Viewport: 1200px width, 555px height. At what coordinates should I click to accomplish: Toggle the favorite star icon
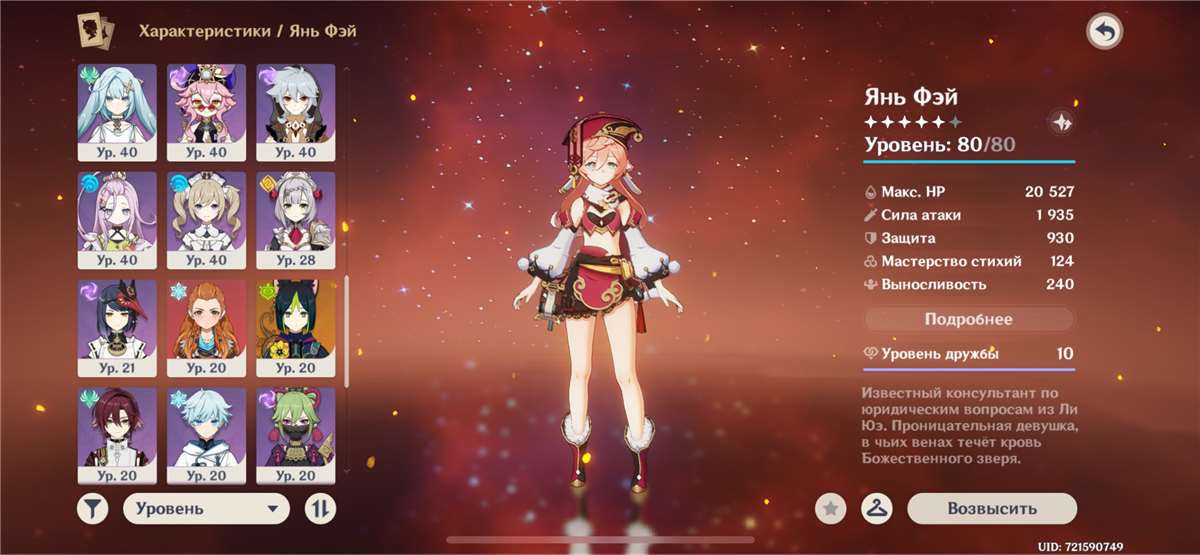coord(829,508)
